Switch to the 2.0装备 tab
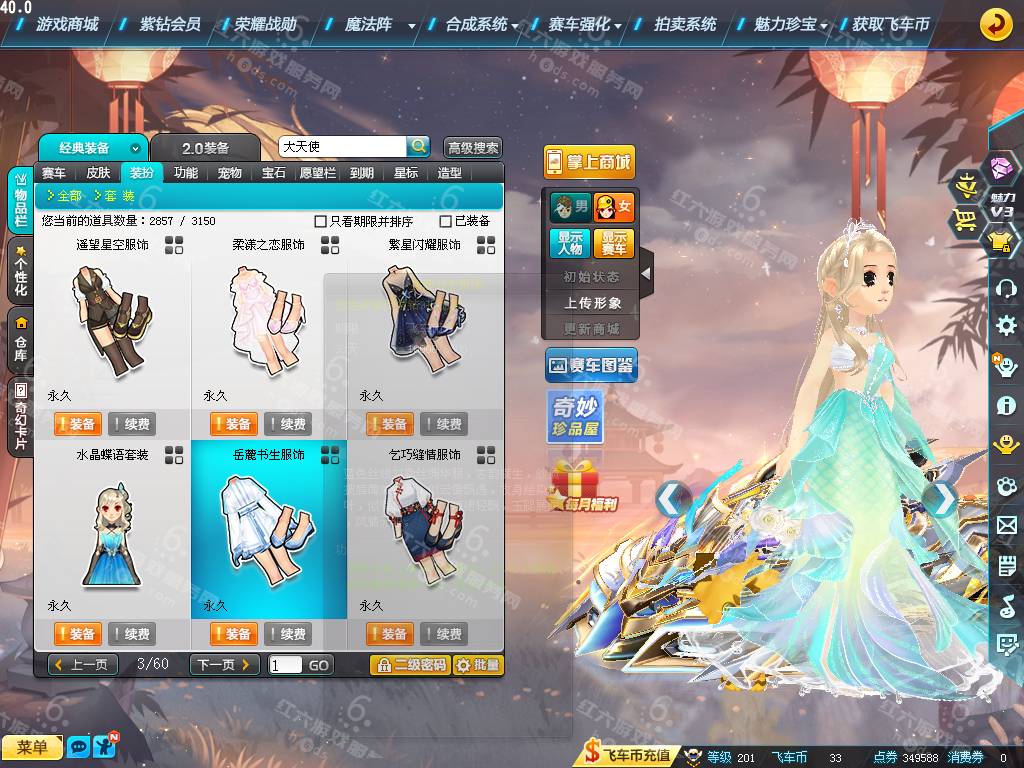 tap(205, 148)
